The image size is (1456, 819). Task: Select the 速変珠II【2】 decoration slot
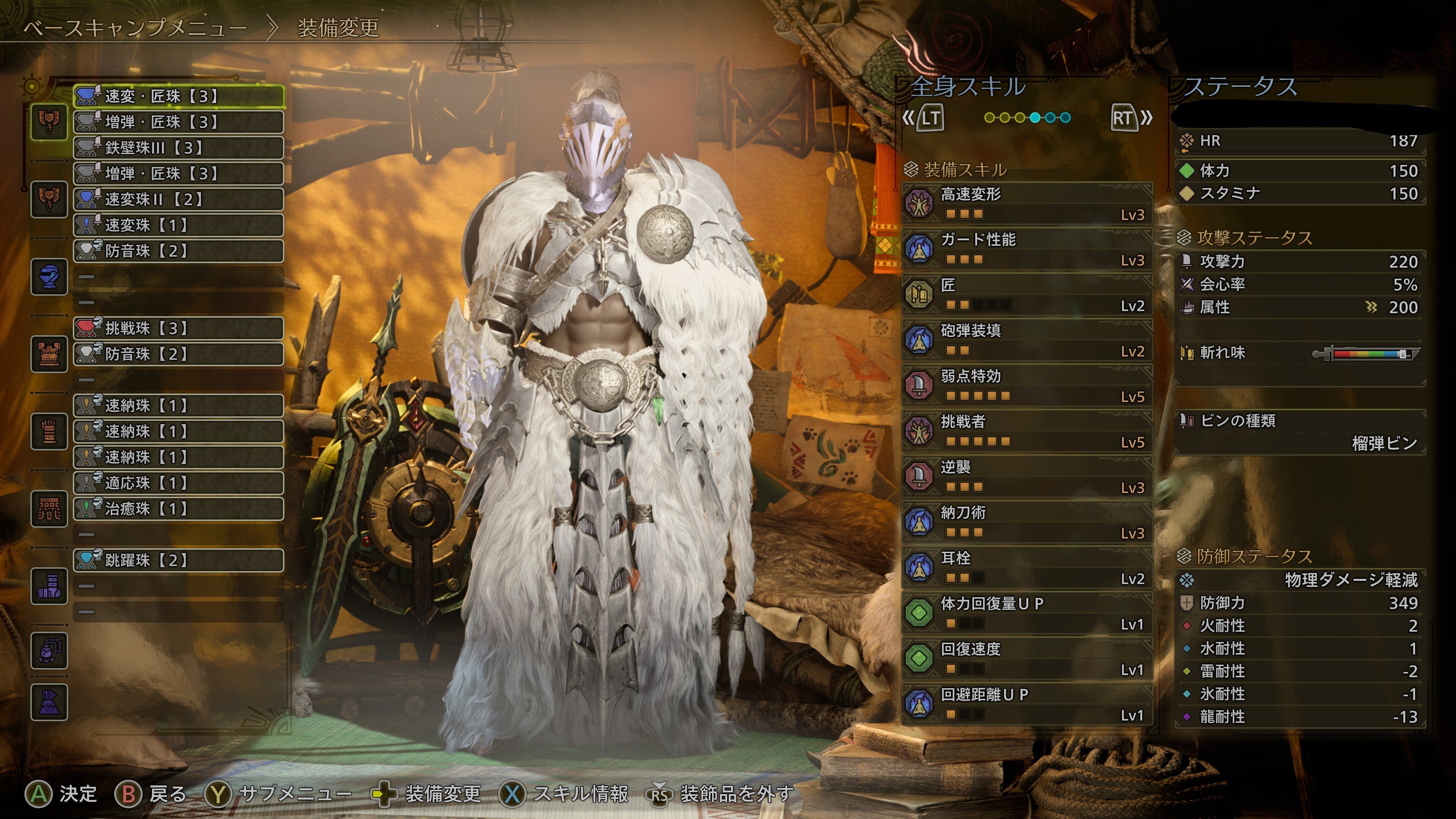coord(179,199)
